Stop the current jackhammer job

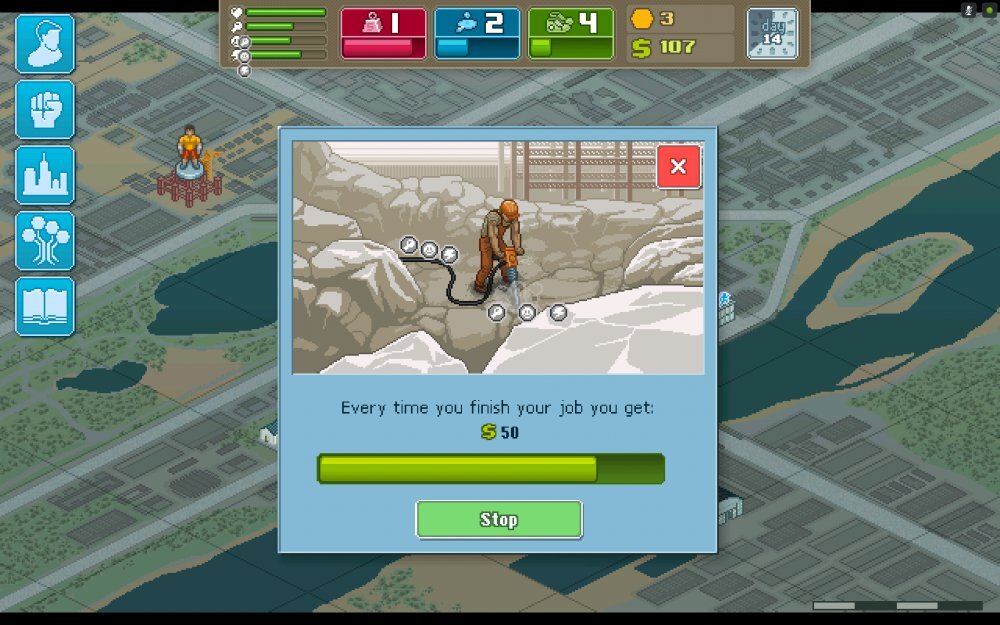(x=498, y=519)
